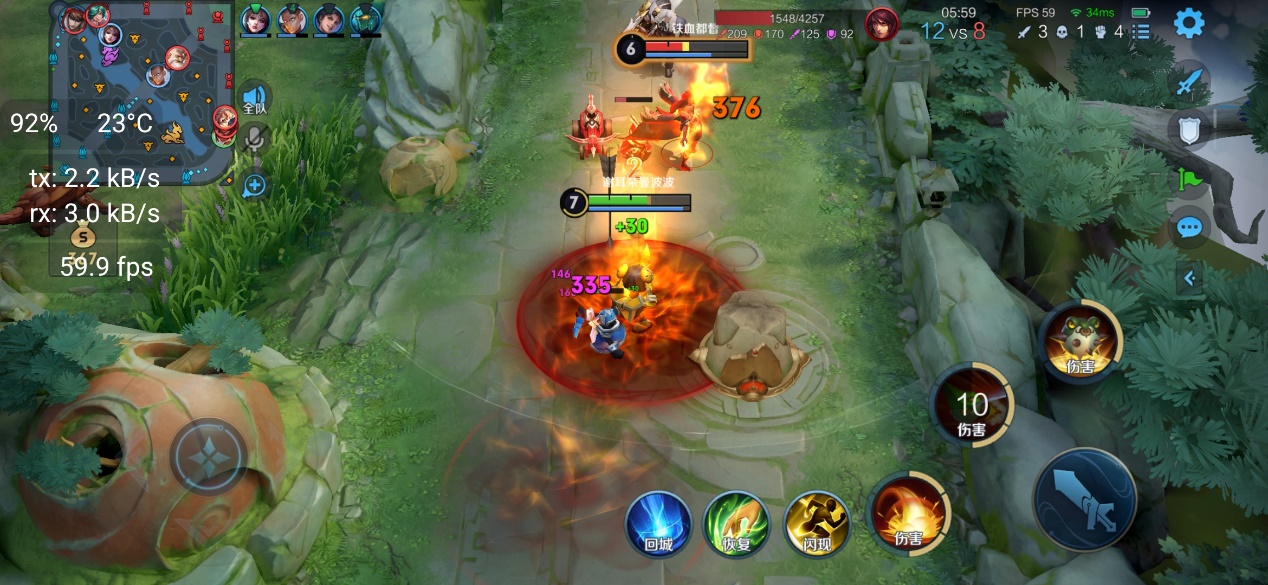Send the shield defend signal
Viewport: 1268px width, 585px height.
pyautogui.click(x=1189, y=128)
